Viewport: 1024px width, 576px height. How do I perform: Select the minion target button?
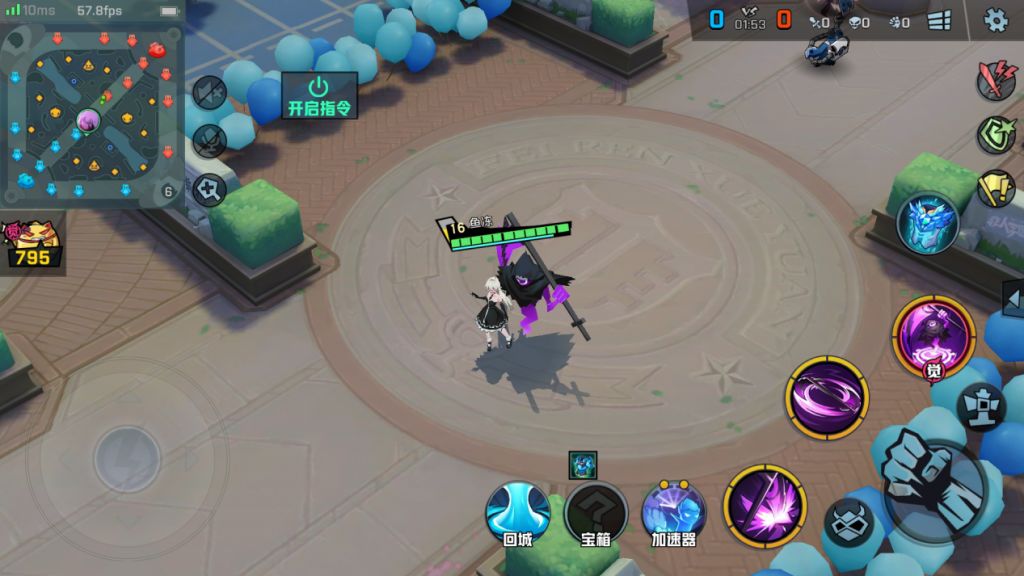point(849,523)
